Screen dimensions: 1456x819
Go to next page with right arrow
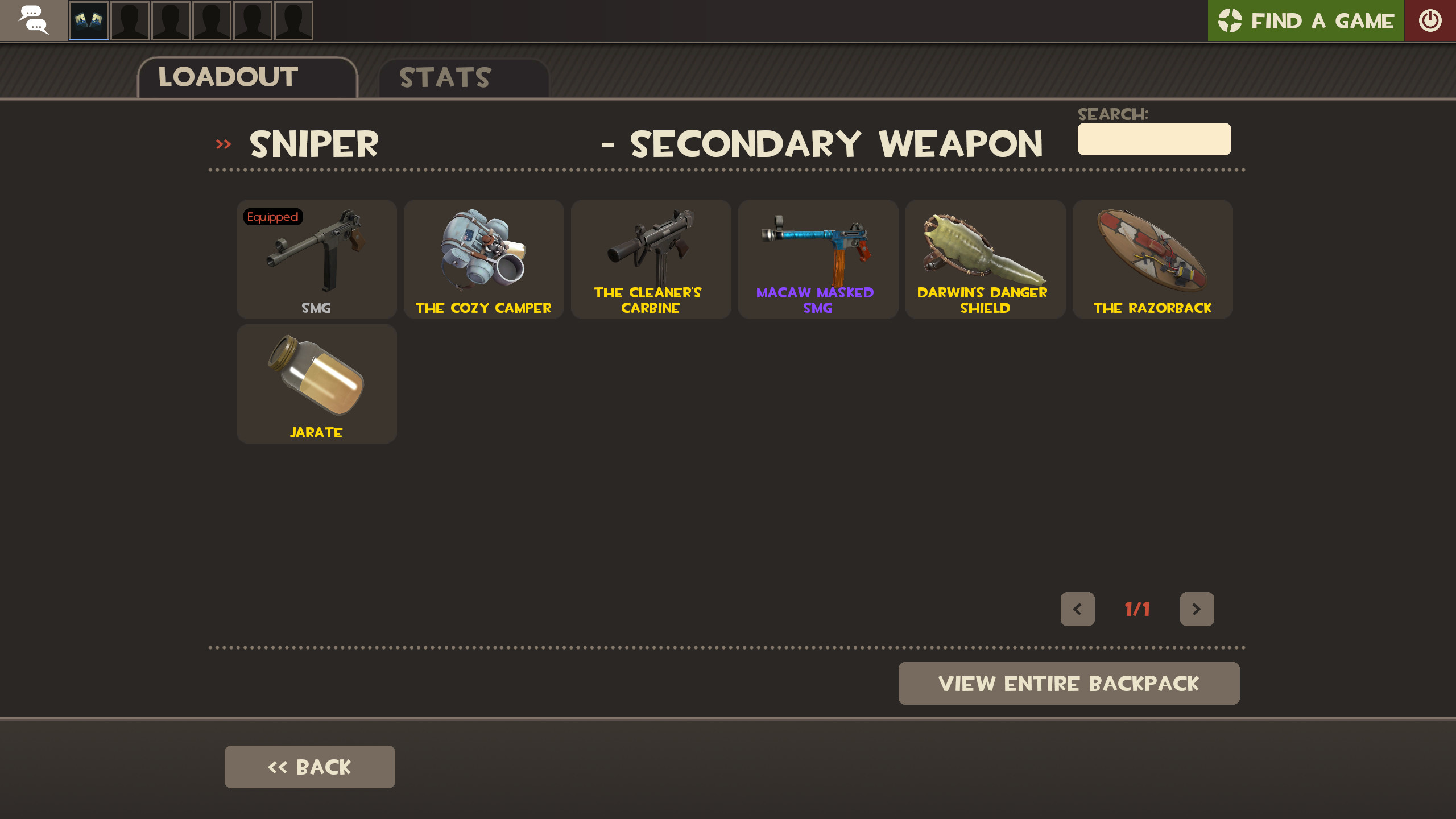pyautogui.click(x=1197, y=609)
